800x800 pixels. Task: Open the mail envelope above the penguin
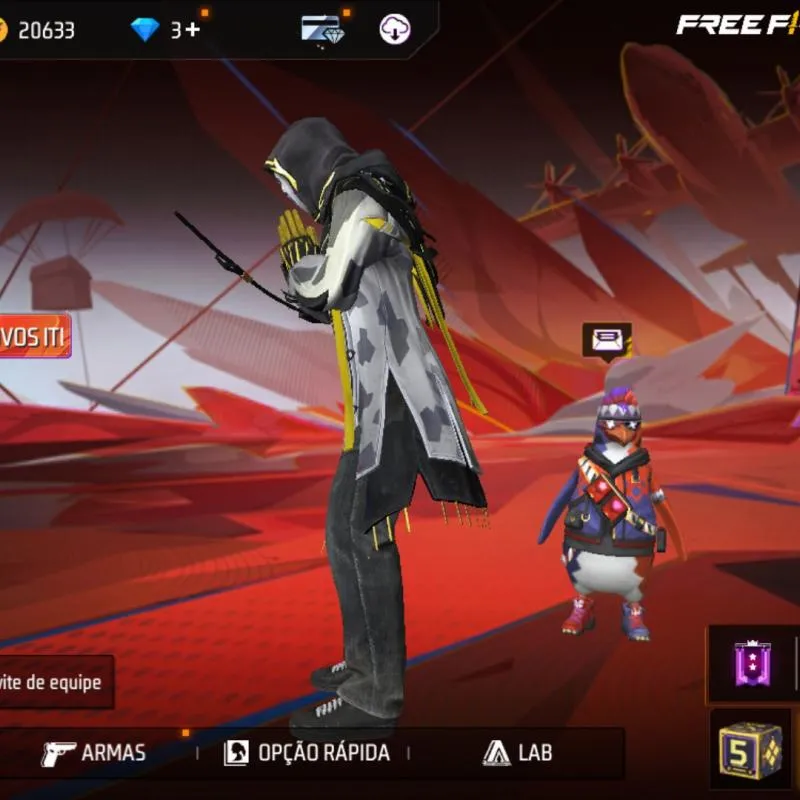606,340
